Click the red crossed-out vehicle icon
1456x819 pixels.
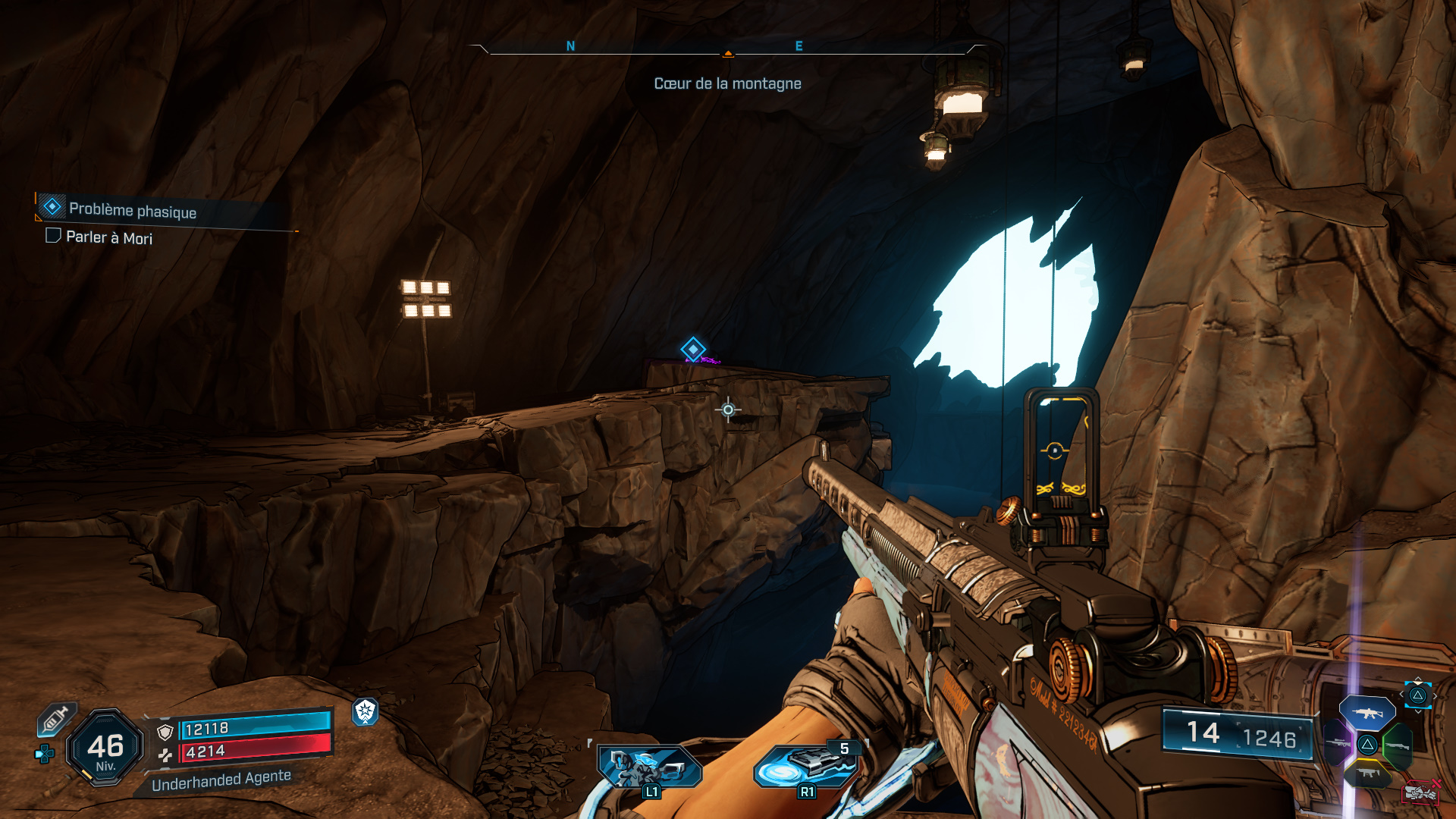click(1420, 792)
